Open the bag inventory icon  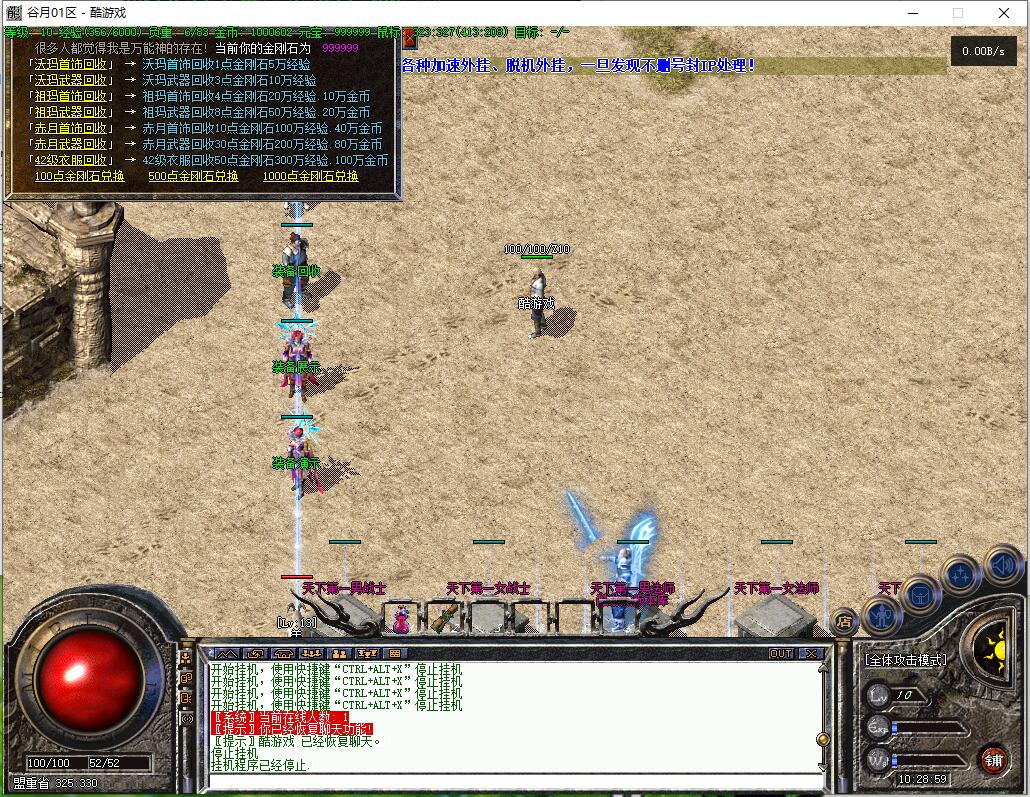point(919,596)
